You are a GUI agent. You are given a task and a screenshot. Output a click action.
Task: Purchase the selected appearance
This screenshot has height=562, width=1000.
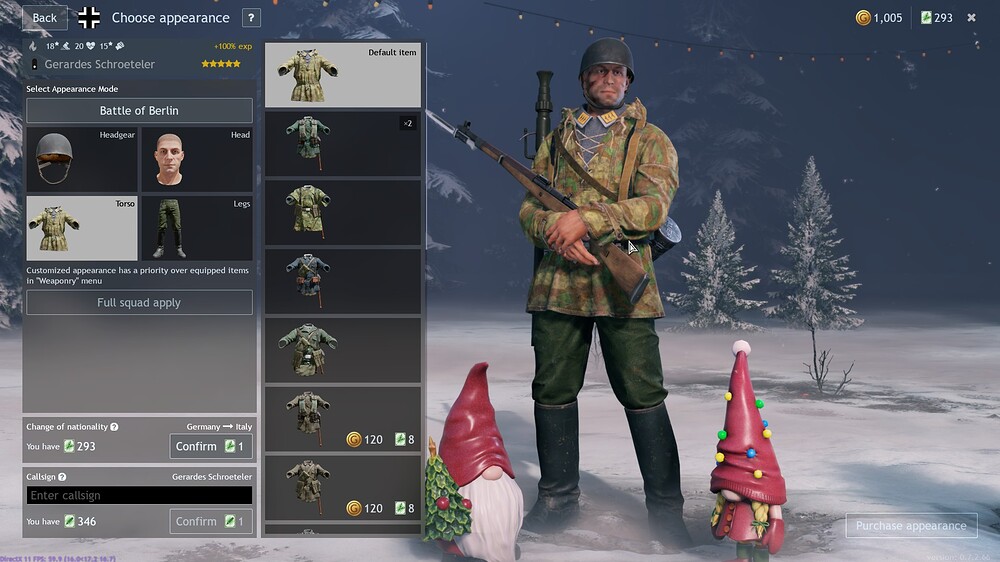[x=910, y=525]
